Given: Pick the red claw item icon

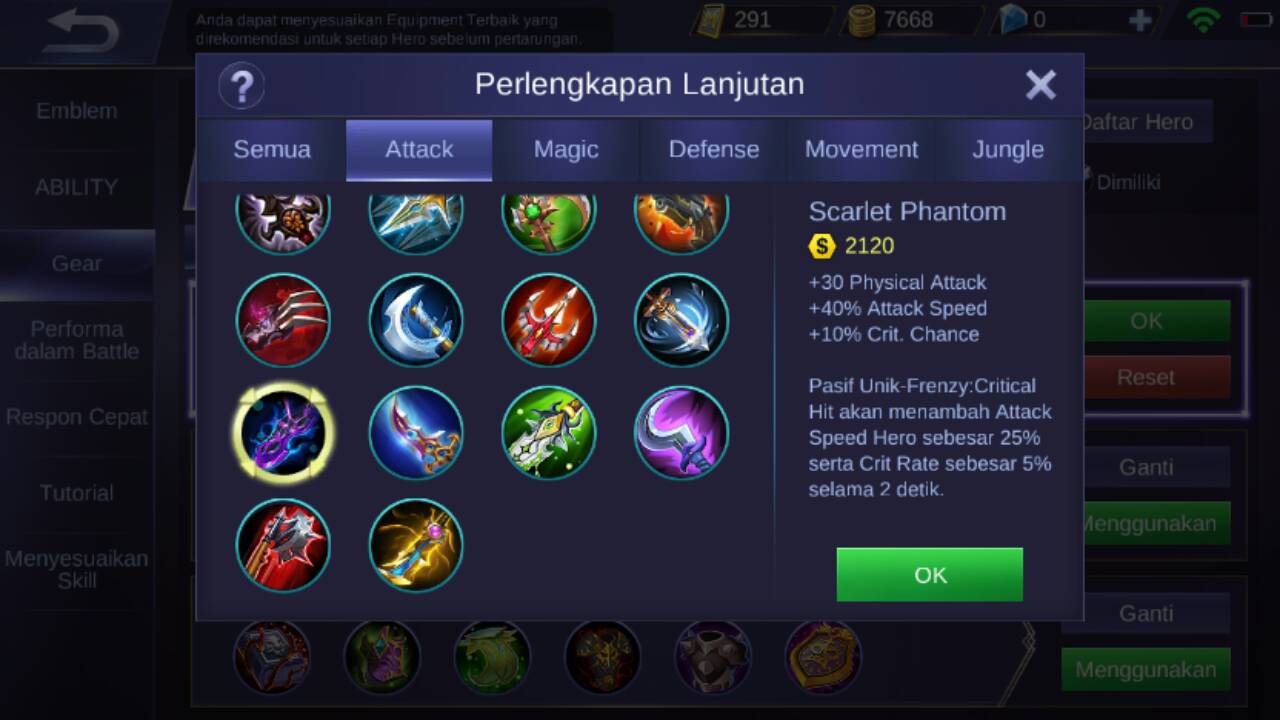Looking at the screenshot, I should tap(283, 320).
